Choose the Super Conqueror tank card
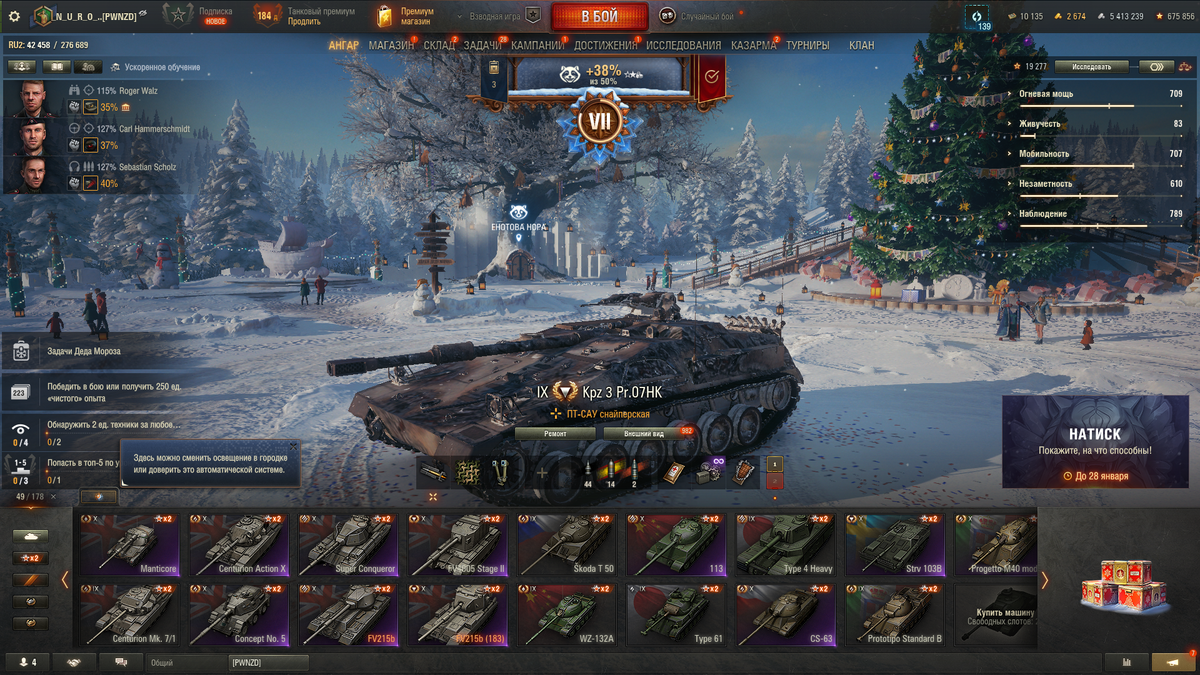Viewport: 1200px width, 675px height. pyautogui.click(x=347, y=544)
